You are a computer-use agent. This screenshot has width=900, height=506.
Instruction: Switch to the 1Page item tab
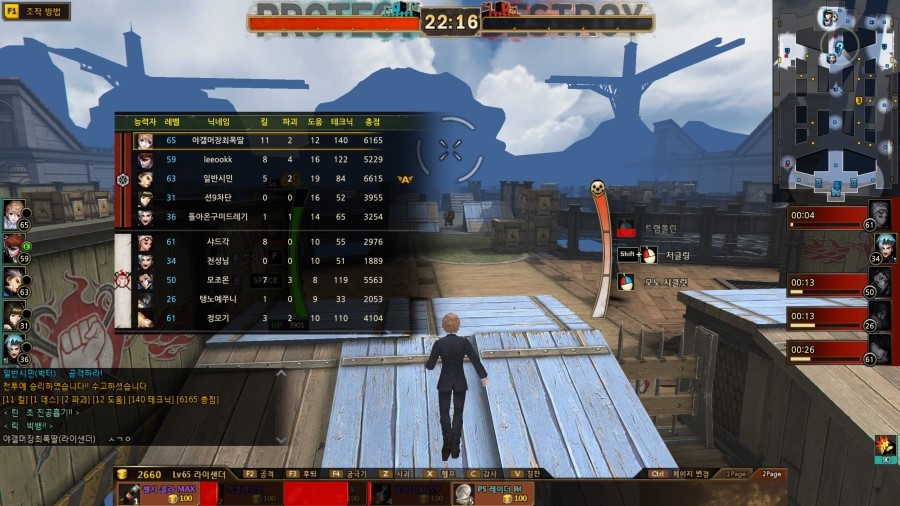point(736,473)
